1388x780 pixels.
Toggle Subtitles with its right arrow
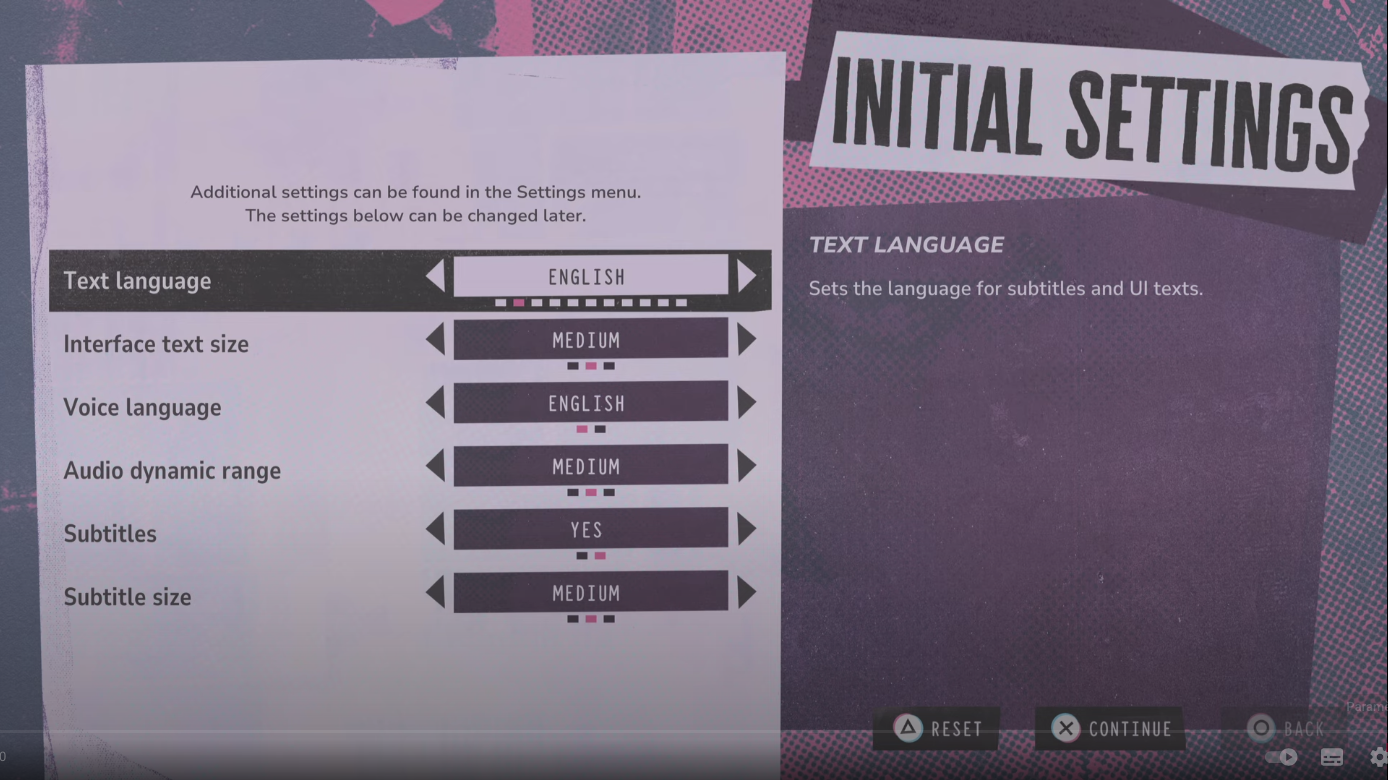(x=746, y=529)
